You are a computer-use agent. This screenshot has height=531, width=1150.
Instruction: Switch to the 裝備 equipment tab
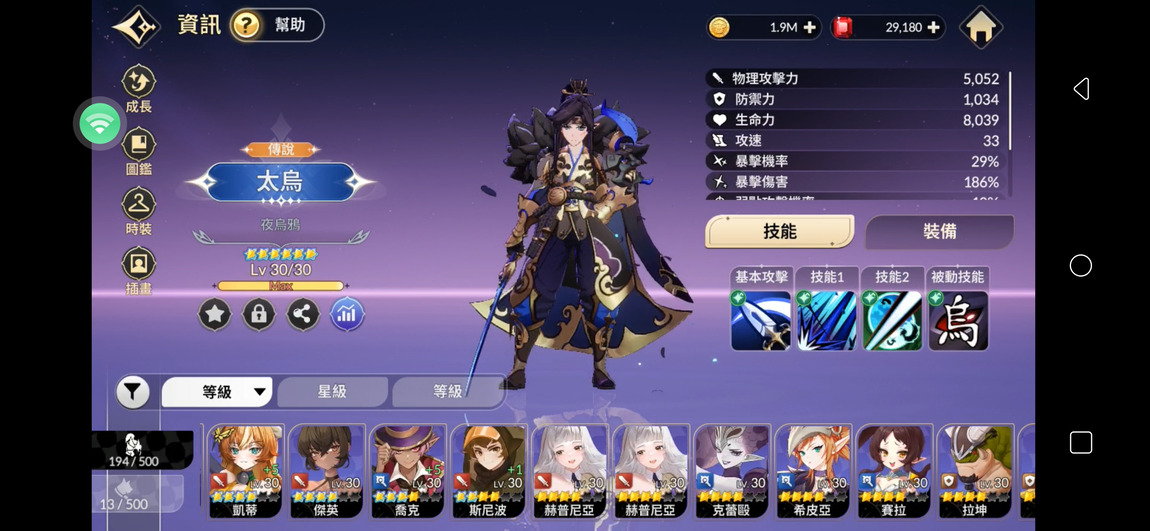coord(939,232)
